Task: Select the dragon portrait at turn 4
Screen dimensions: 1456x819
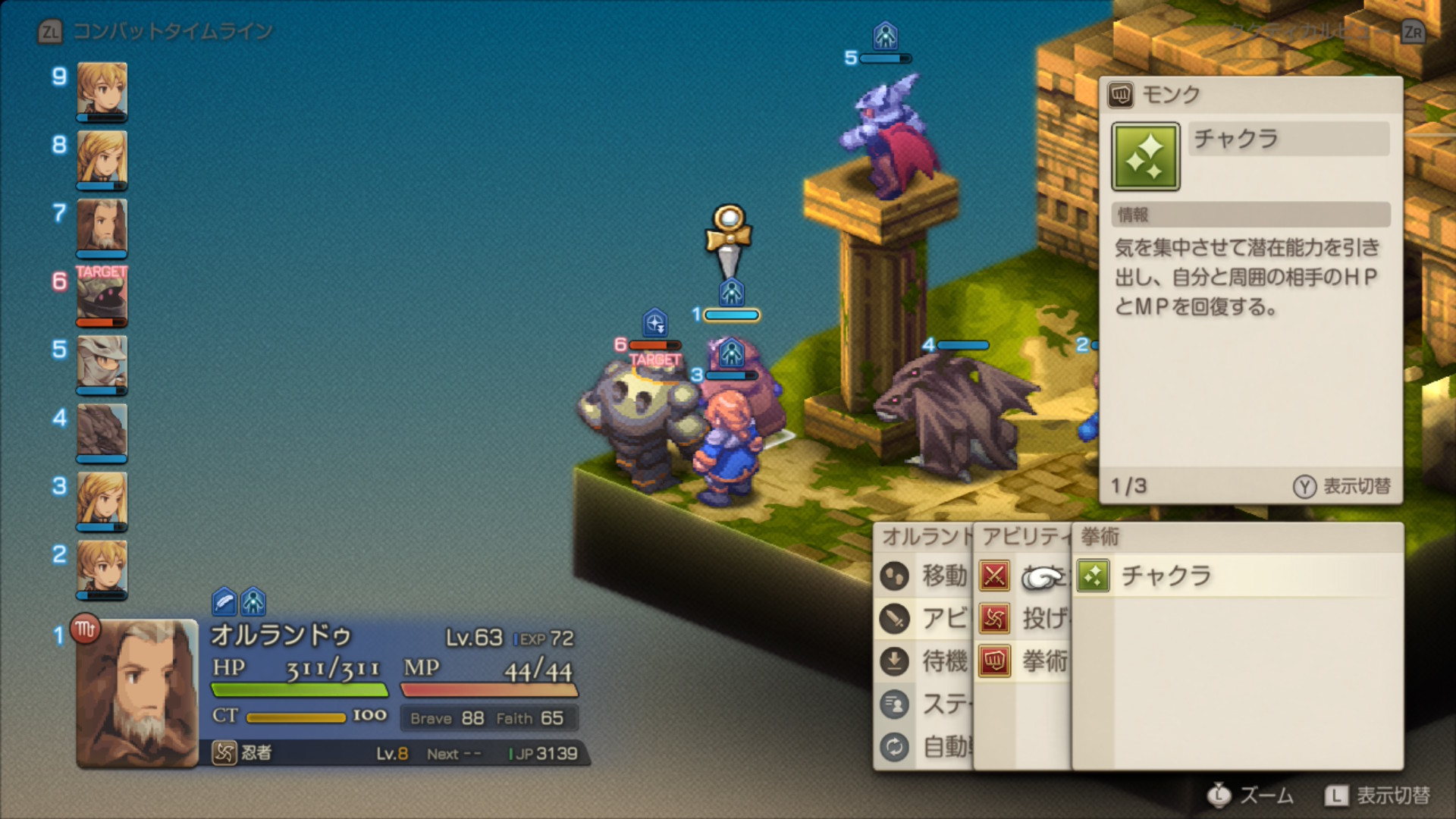Action: click(102, 431)
